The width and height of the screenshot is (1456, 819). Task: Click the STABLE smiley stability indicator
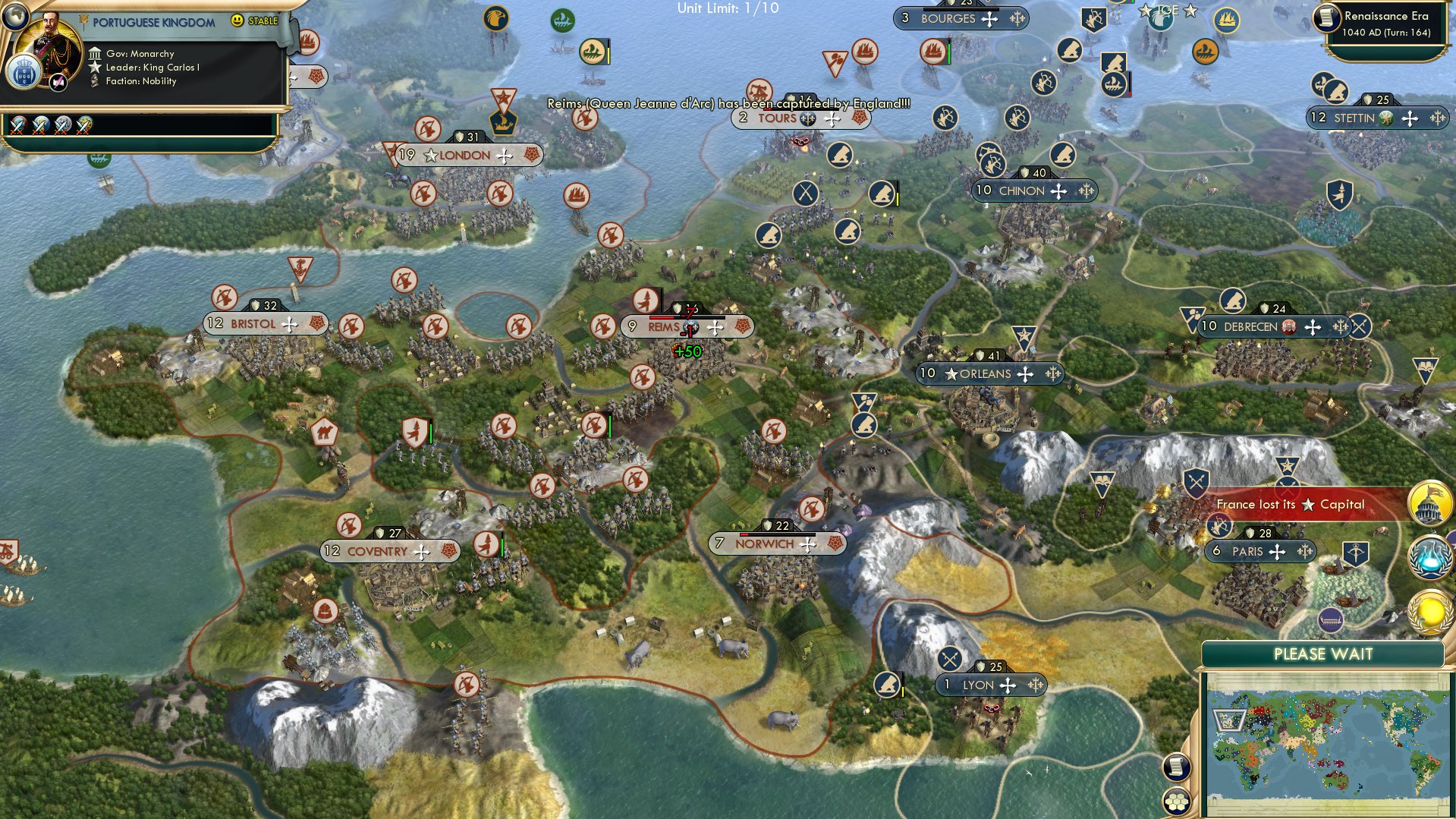point(238,21)
